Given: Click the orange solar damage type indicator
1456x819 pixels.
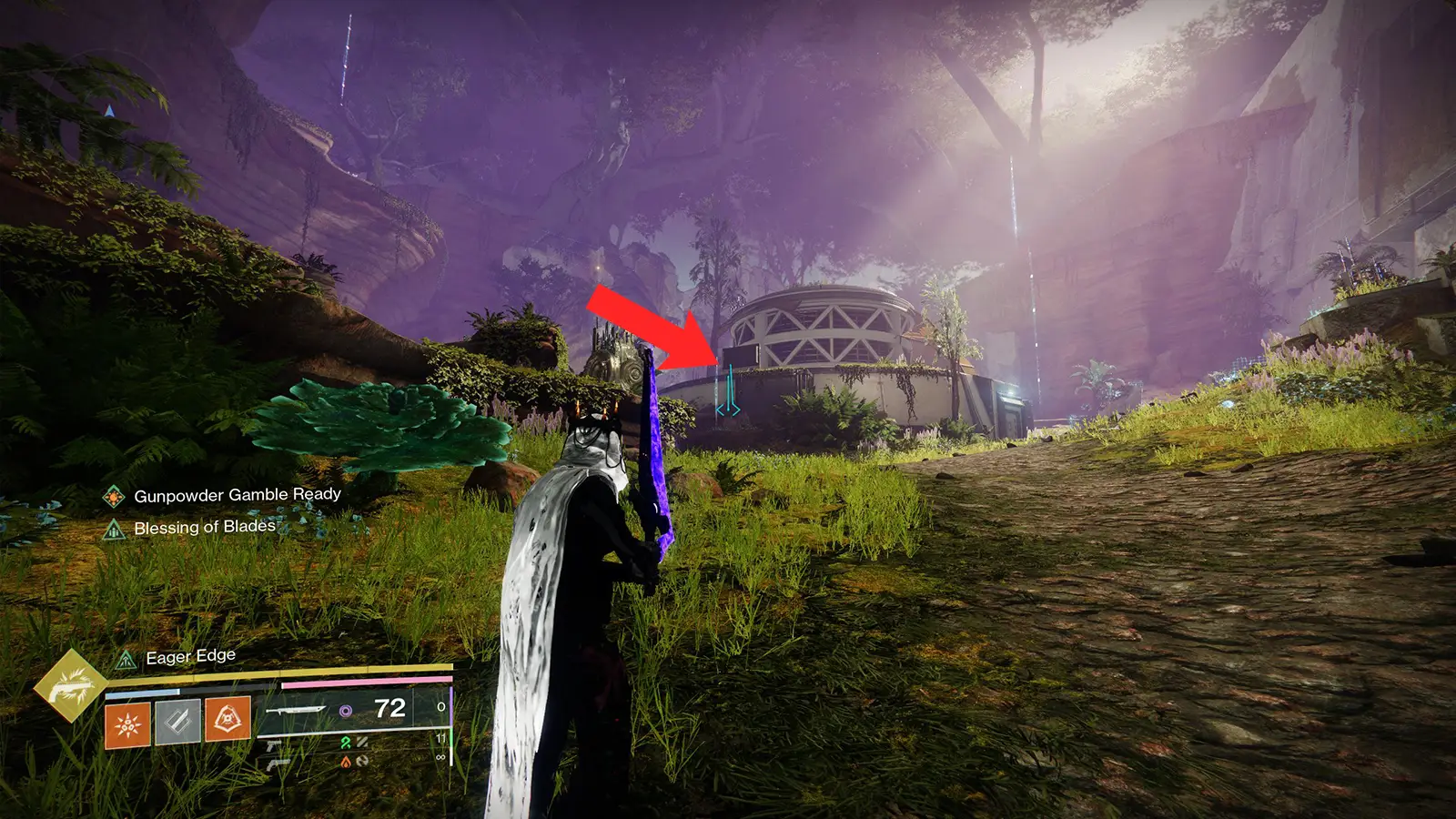Looking at the screenshot, I should point(347,763).
